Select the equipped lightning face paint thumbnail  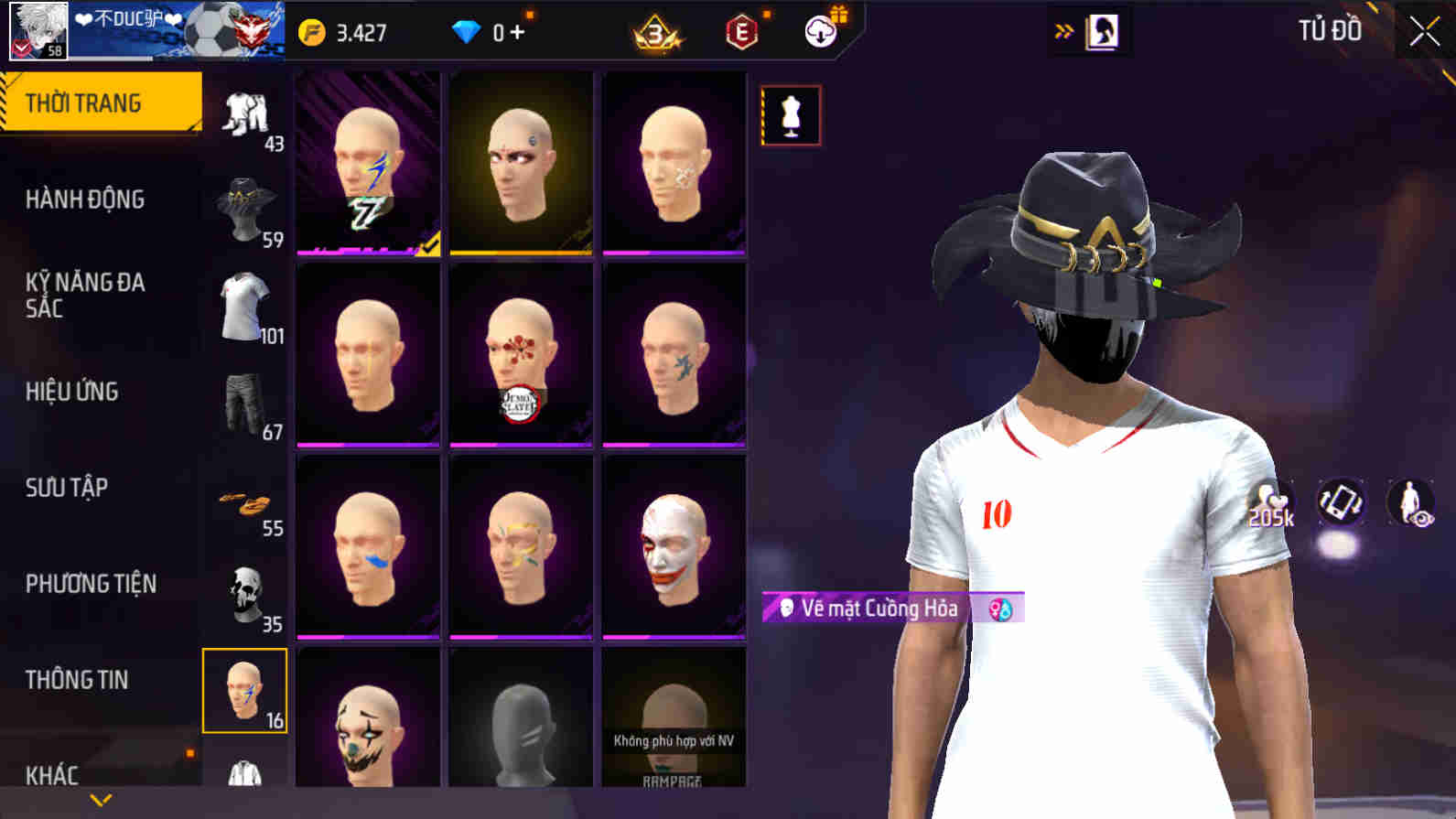366,165
